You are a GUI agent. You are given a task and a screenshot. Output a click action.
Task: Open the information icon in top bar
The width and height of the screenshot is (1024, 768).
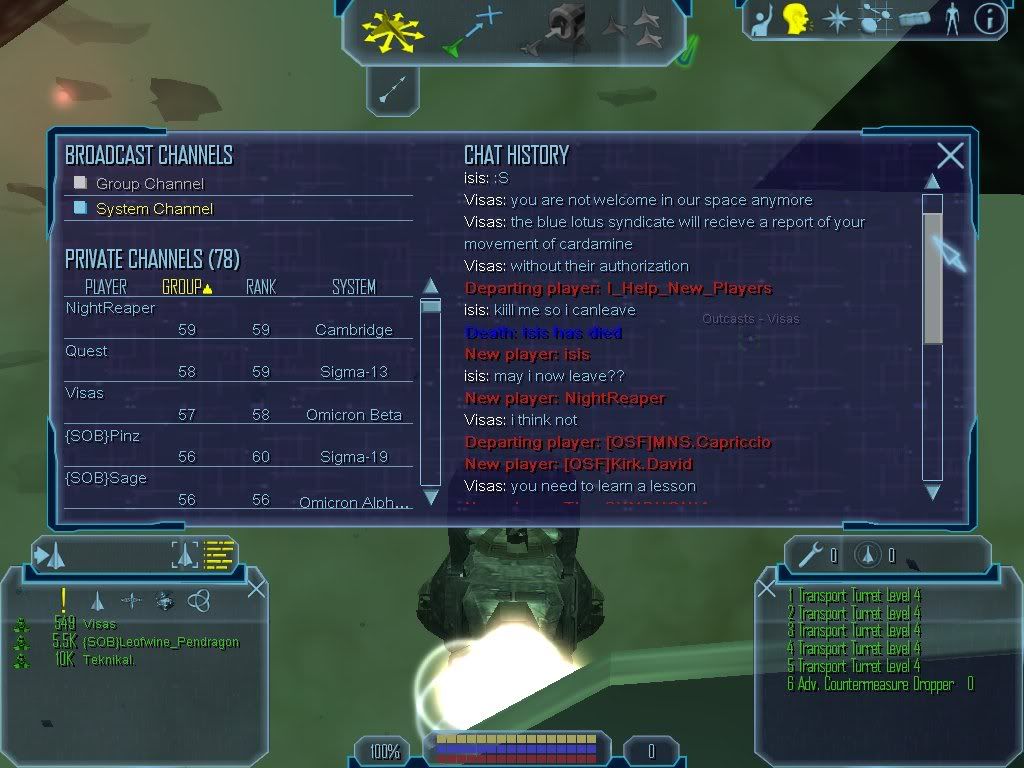(989, 19)
